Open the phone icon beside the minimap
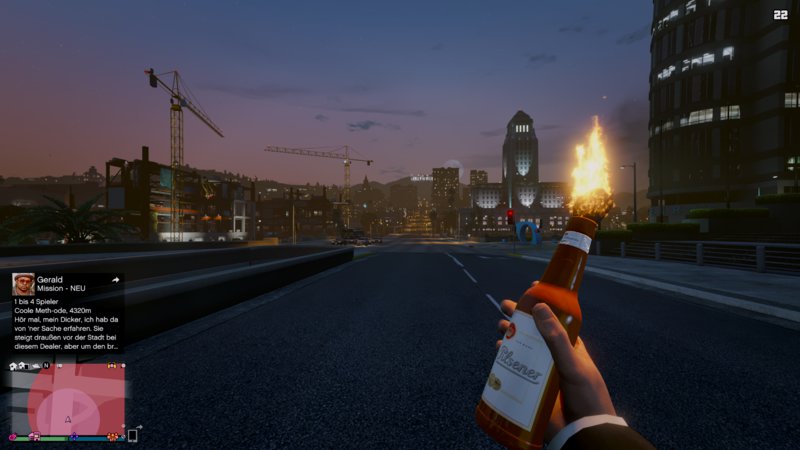The width and height of the screenshot is (800, 450). (x=132, y=436)
